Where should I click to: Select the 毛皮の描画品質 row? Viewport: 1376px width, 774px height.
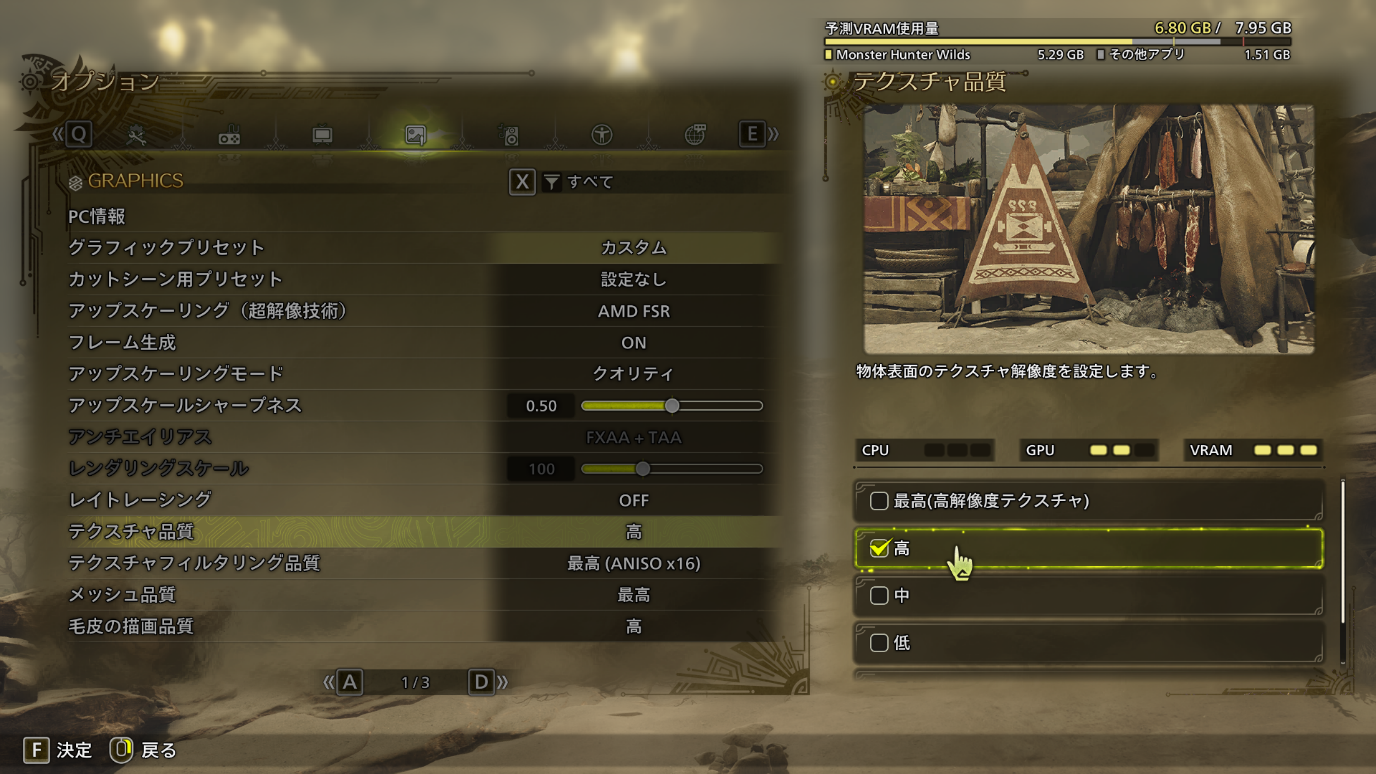(633, 627)
